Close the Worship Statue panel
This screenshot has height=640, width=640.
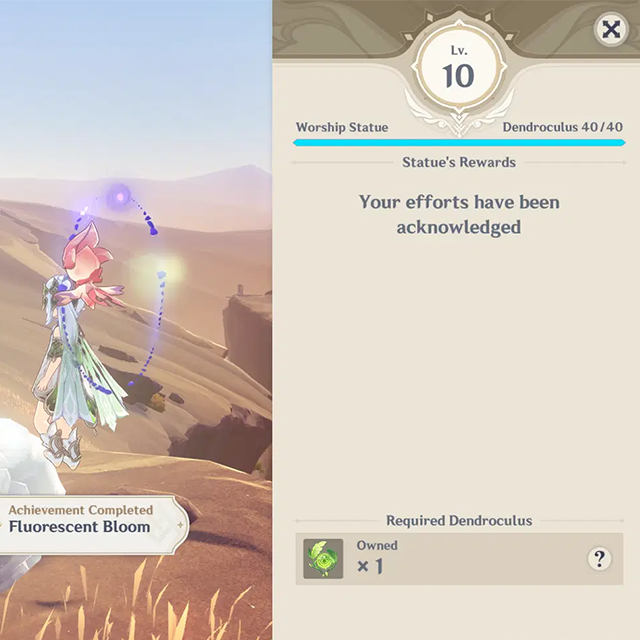pyautogui.click(x=610, y=30)
